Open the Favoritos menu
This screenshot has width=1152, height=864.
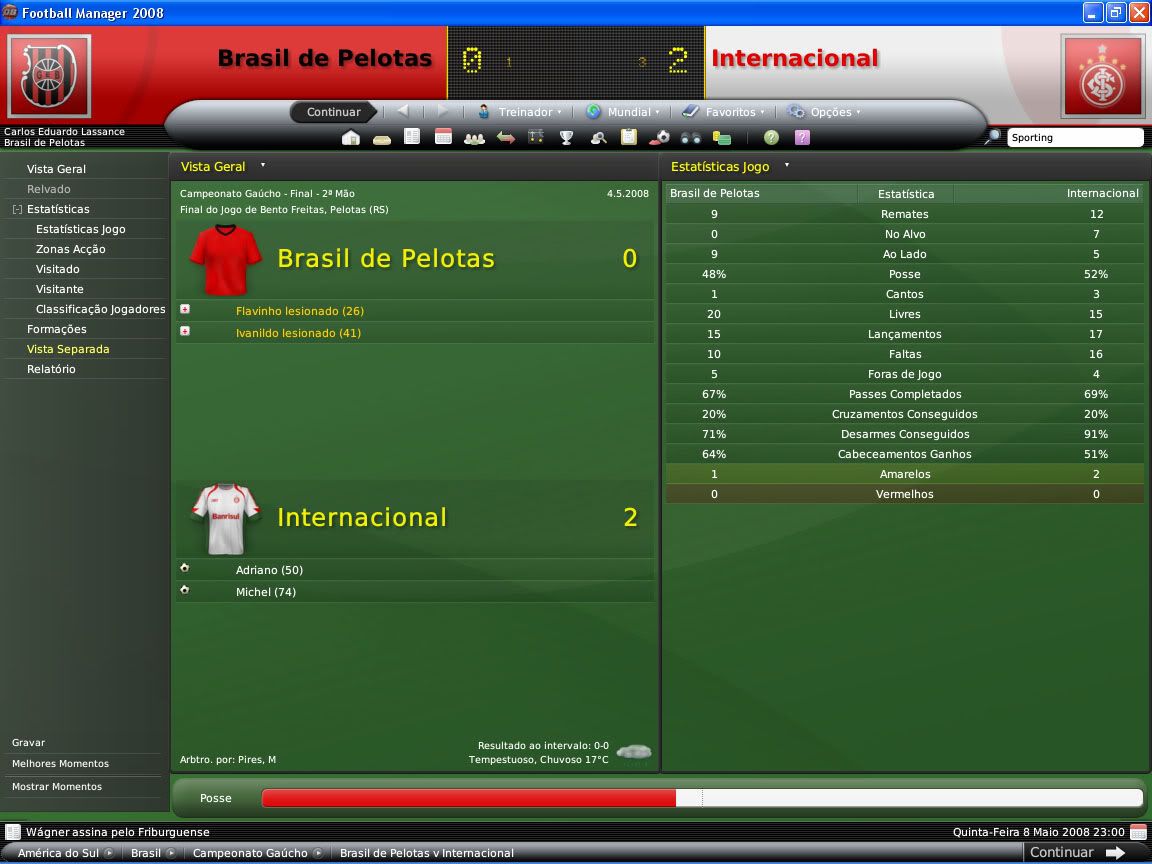pos(724,112)
